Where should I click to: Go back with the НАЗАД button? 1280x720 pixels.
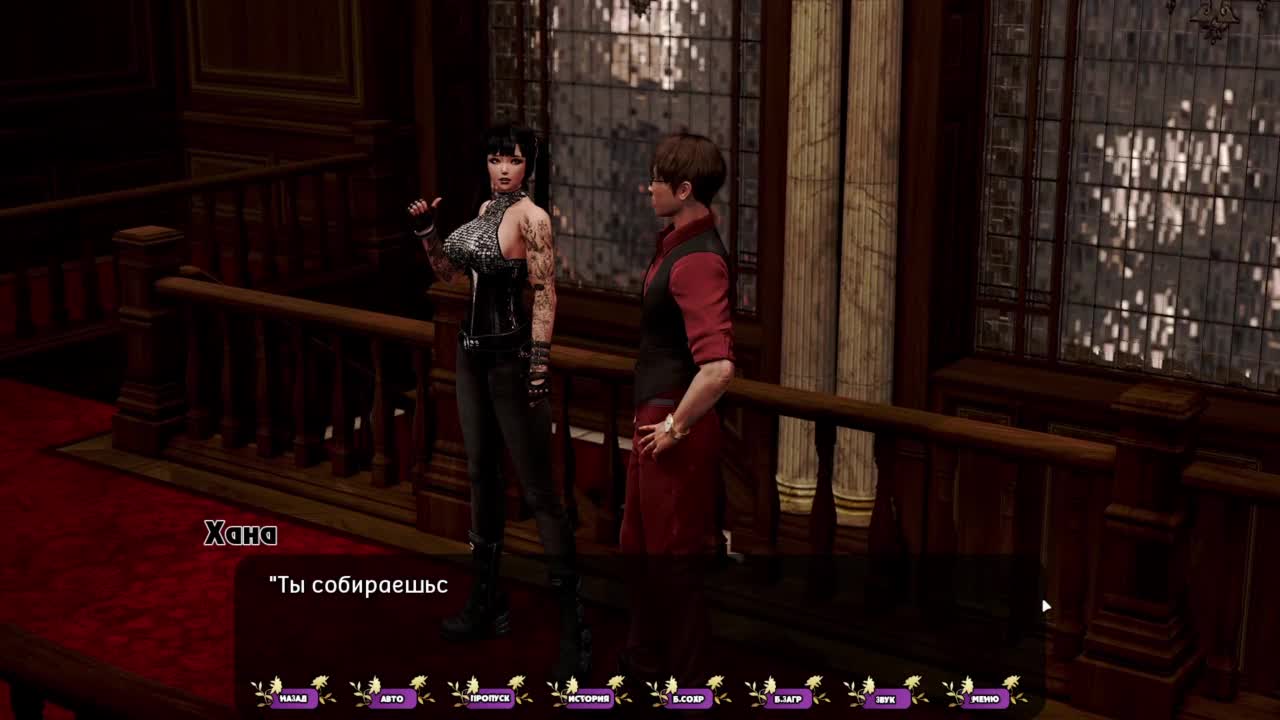coord(293,698)
